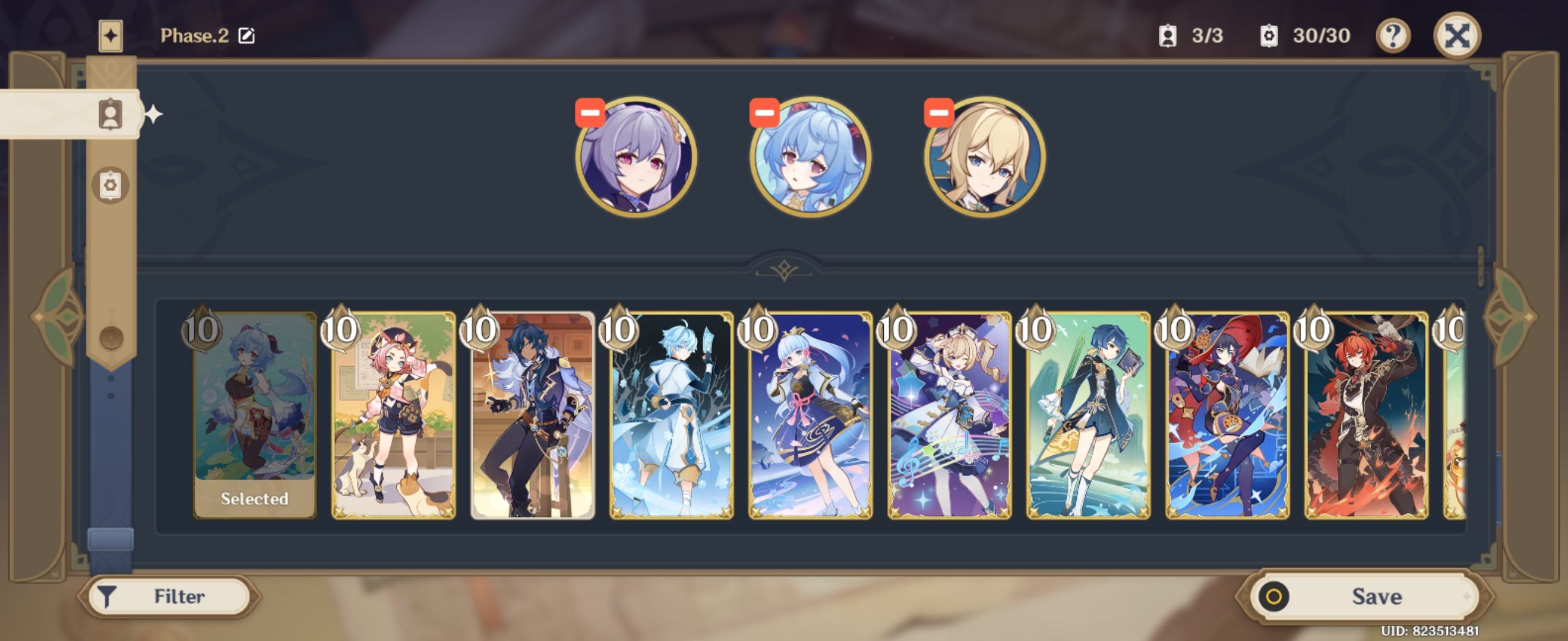
Task: Click the action card count icon showing 30/30
Action: coord(1270,36)
